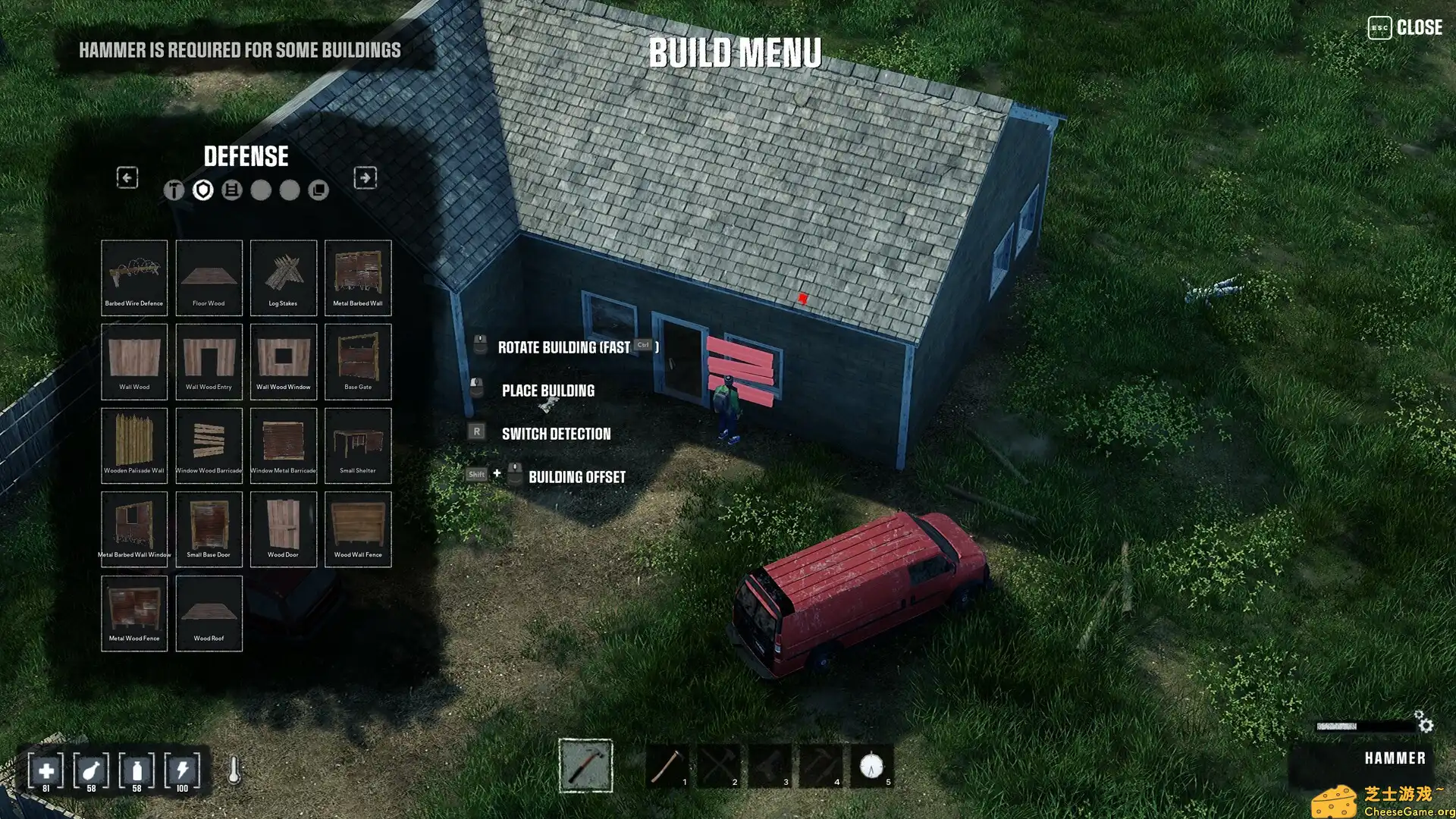
Task: Open the ladder build category icon
Action: tap(233, 190)
